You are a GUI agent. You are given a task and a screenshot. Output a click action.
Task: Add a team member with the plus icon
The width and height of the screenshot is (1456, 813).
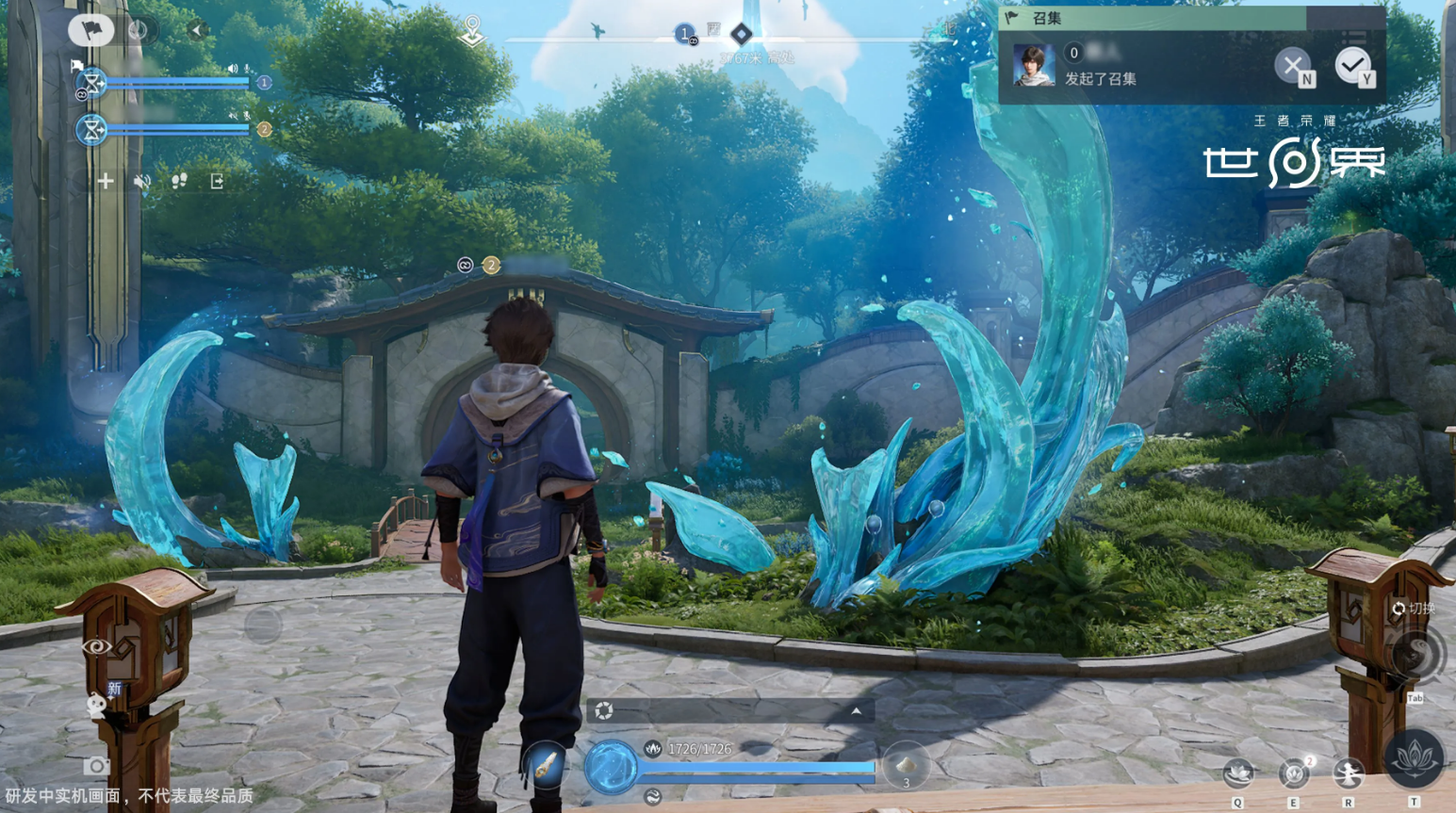pyautogui.click(x=105, y=181)
